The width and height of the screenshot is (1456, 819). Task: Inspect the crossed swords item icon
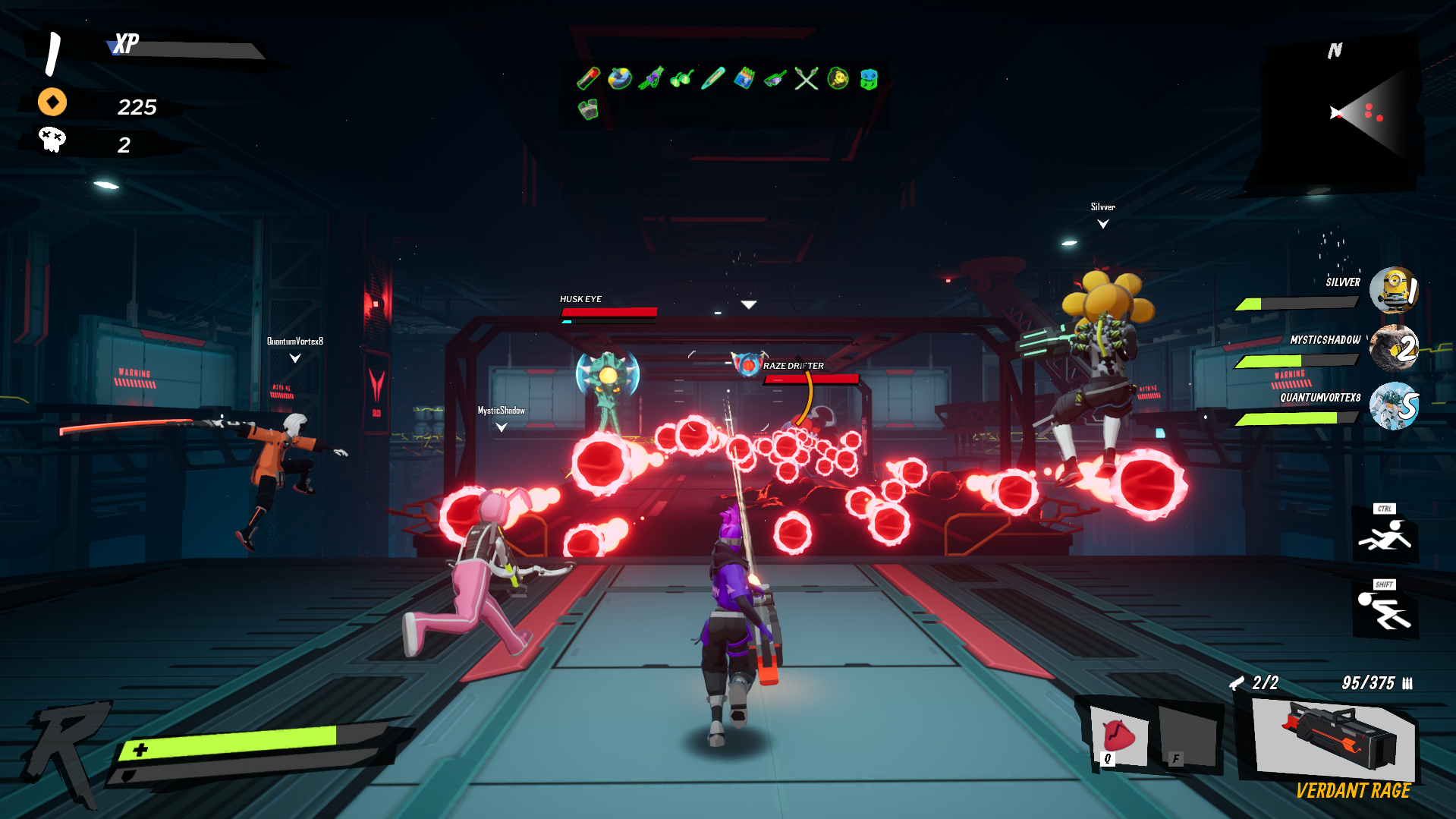pos(807,77)
